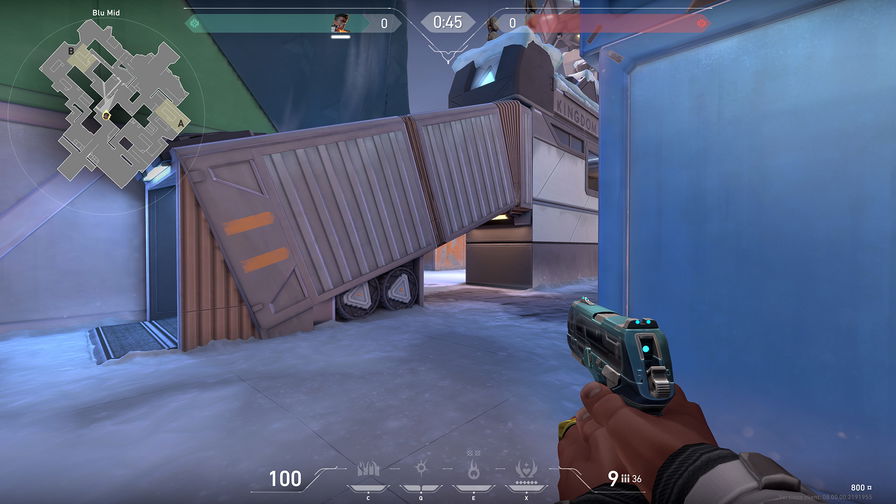Viewport: 896px width, 504px height.
Task: Activate the Hot Hands fireball ability
Action: point(473,469)
